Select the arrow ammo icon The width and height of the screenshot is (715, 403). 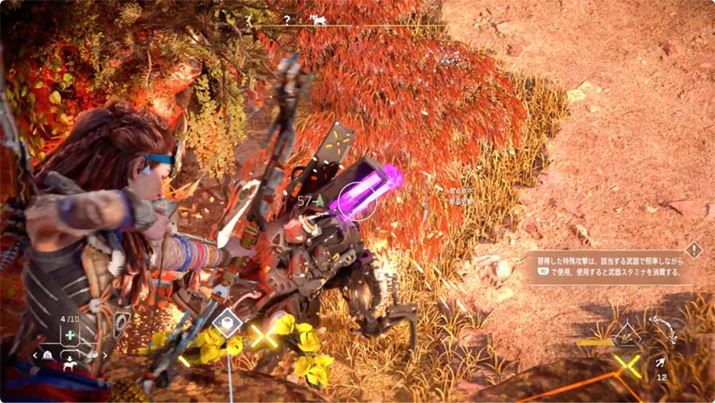[x=661, y=363]
